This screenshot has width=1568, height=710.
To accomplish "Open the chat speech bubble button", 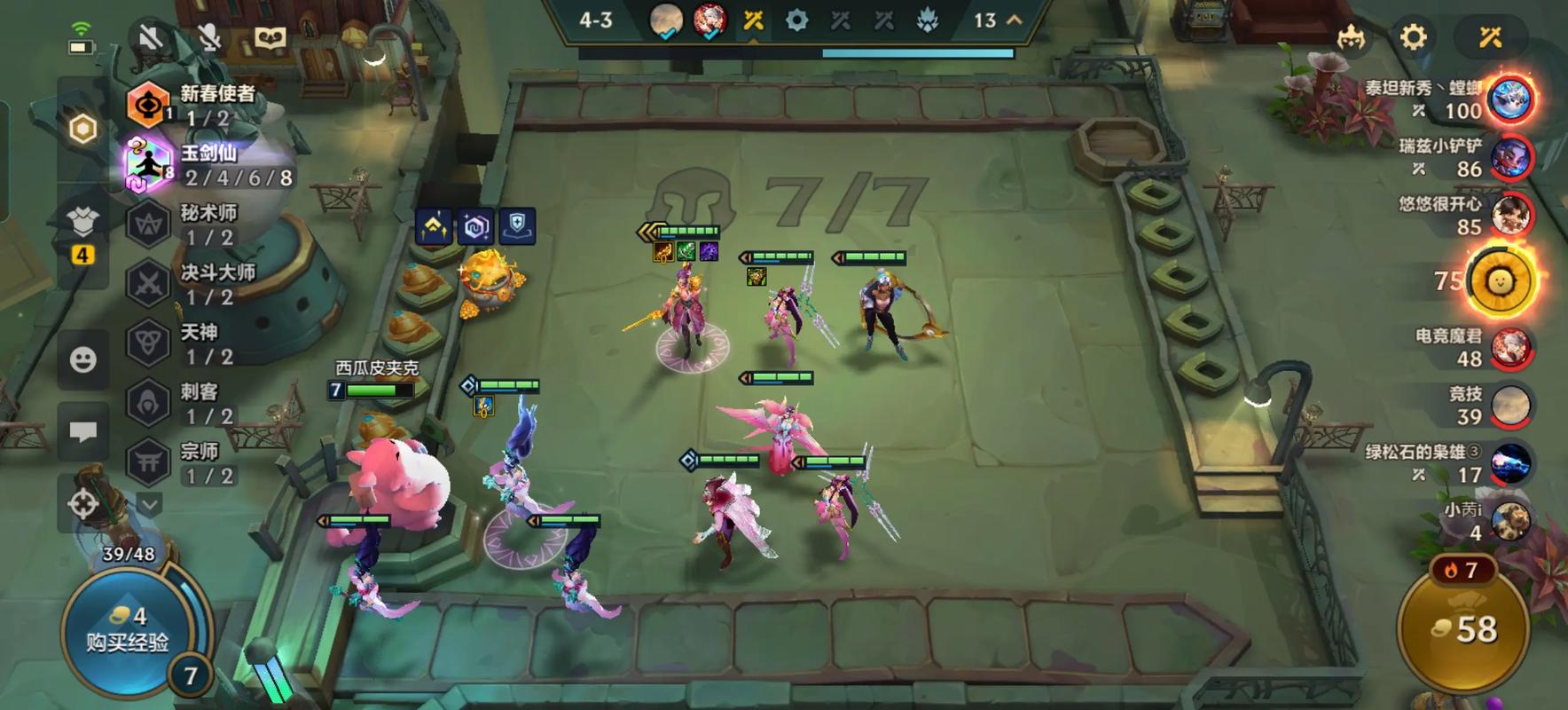I will [x=83, y=432].
